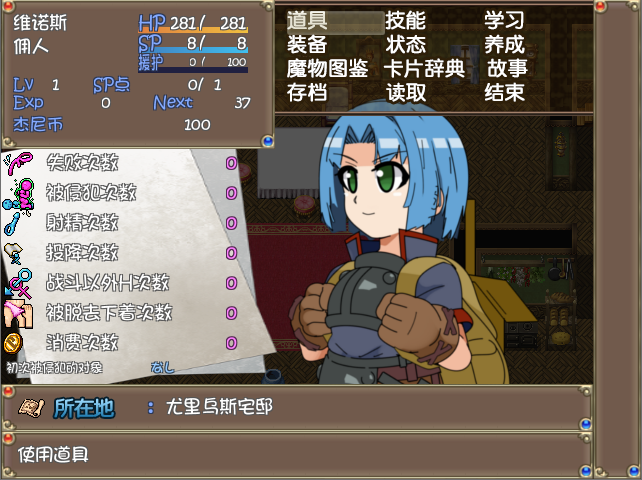Select the 养成 training entry
The height and width of the screenshot is (480, 642).
[504, 45]
